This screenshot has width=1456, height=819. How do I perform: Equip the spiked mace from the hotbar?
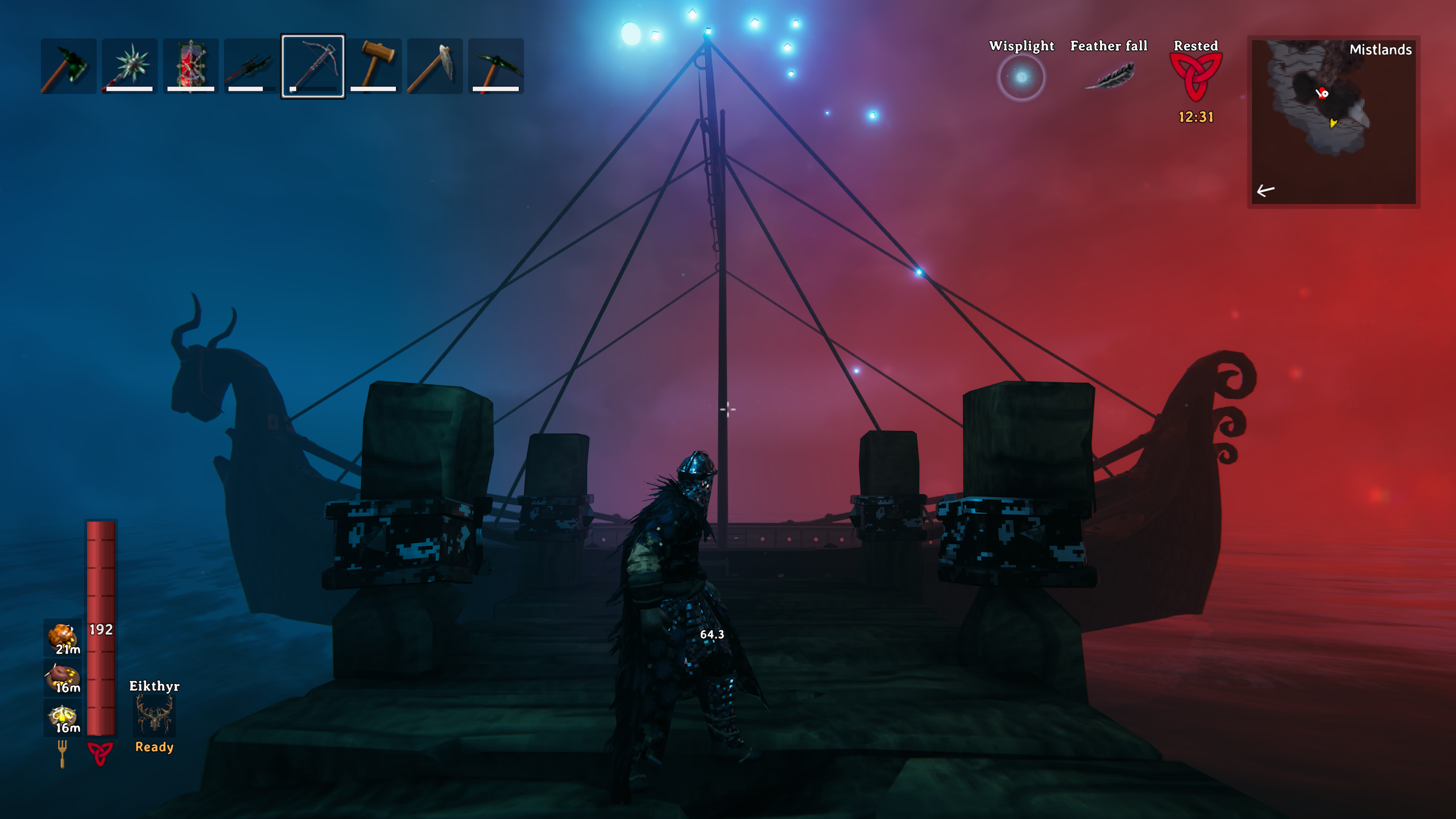click(x=130, y=66)
